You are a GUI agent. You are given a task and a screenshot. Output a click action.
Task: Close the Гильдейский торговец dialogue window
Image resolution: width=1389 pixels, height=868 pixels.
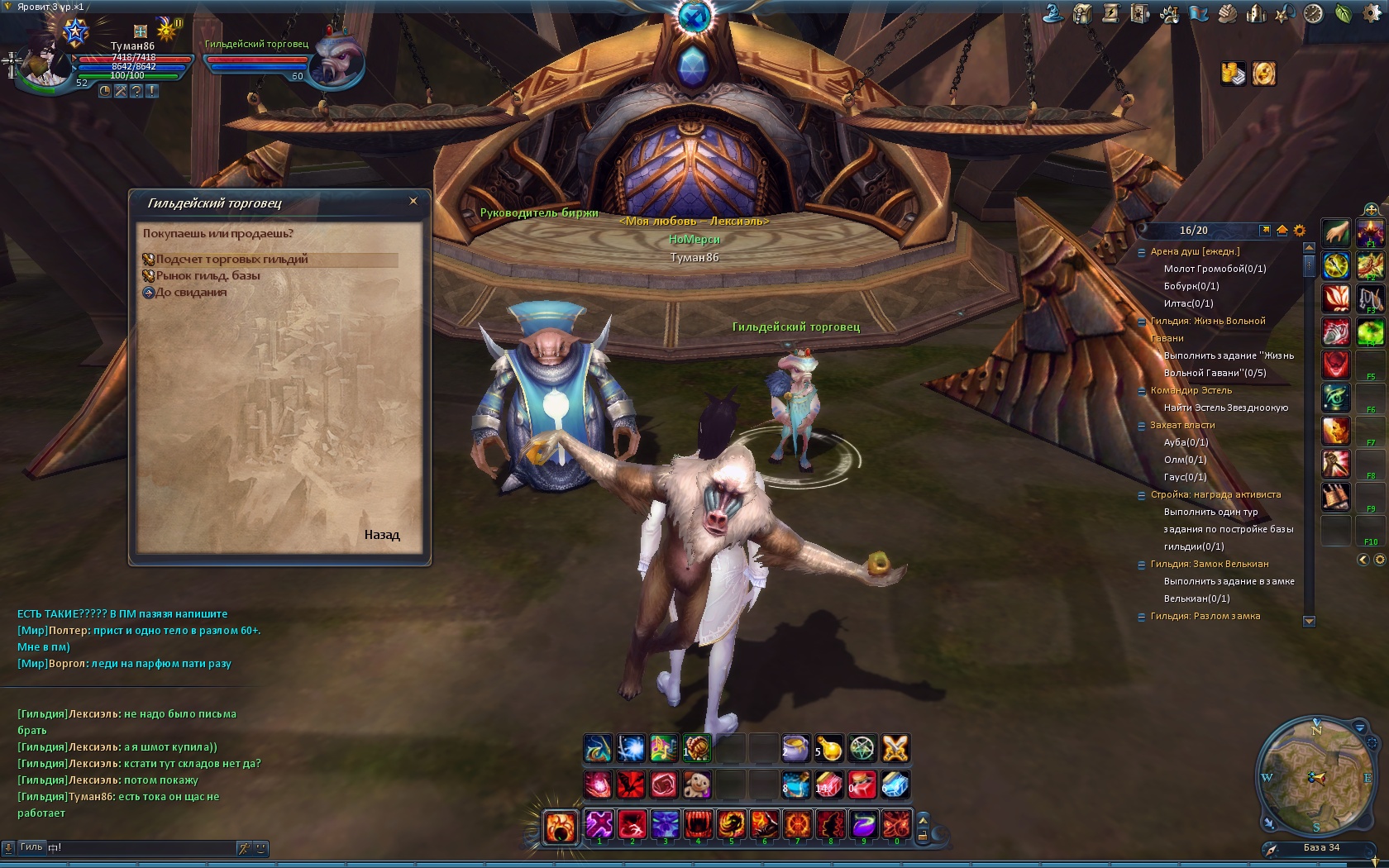point(413,201)
